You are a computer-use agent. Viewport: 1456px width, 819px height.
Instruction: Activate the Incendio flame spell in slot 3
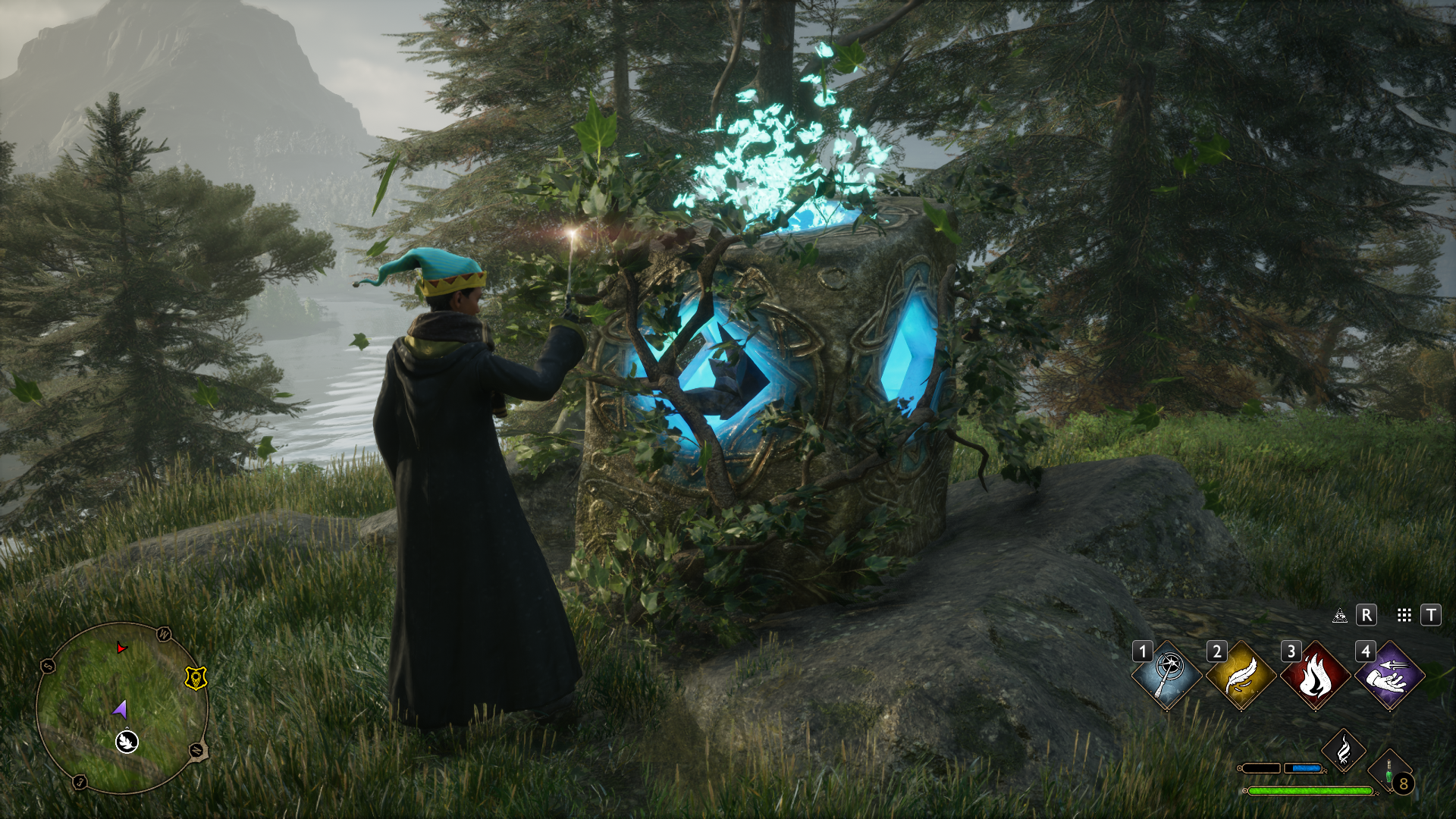click(x=1314, y=674)
